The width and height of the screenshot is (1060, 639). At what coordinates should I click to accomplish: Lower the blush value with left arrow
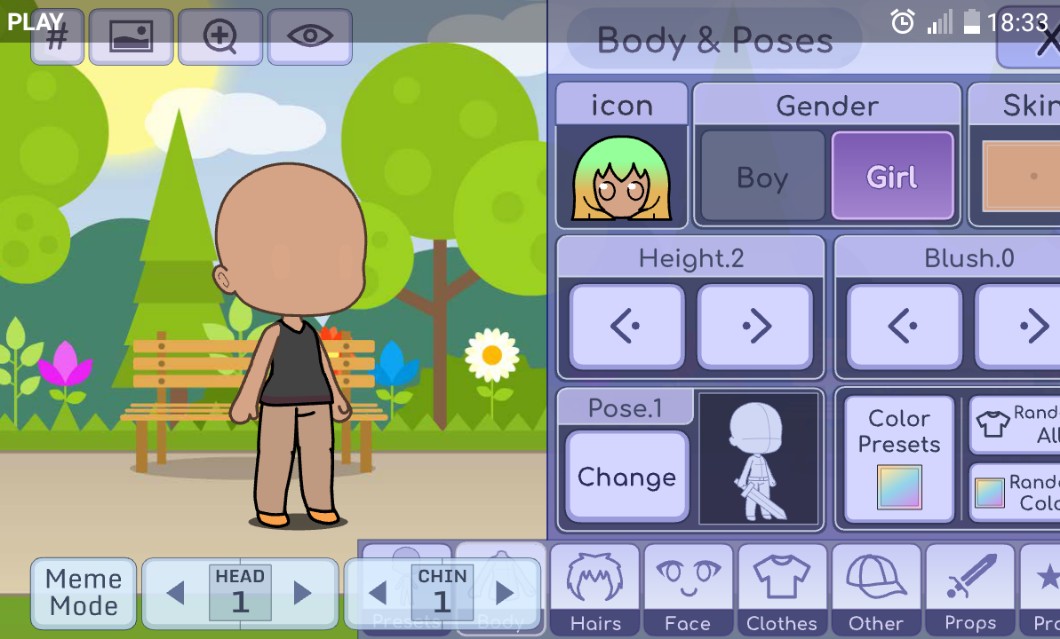click(904, 326)
